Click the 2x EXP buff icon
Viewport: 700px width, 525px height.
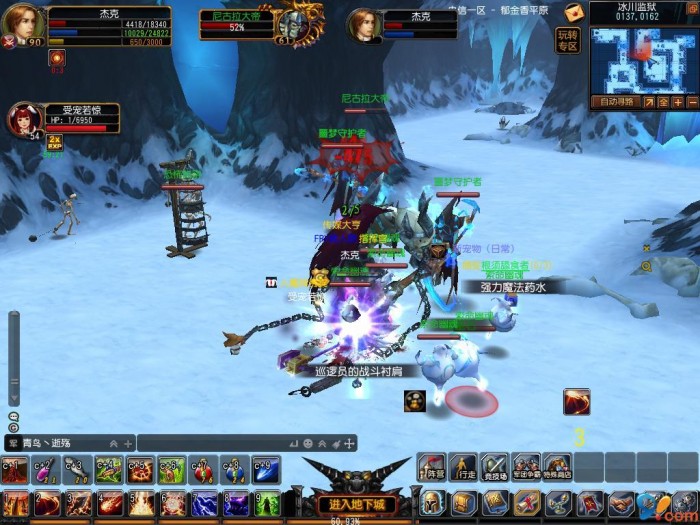54,142
